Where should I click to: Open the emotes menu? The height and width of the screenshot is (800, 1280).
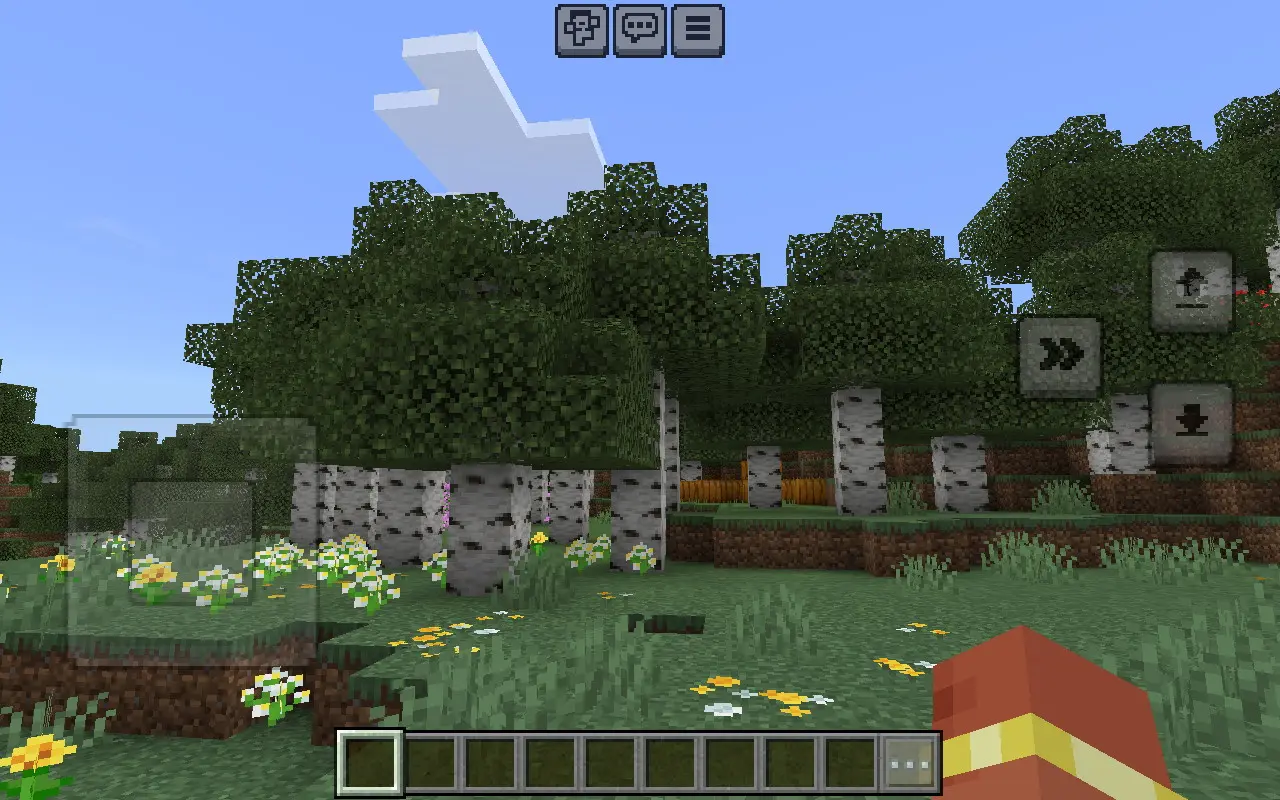[581, 30]
